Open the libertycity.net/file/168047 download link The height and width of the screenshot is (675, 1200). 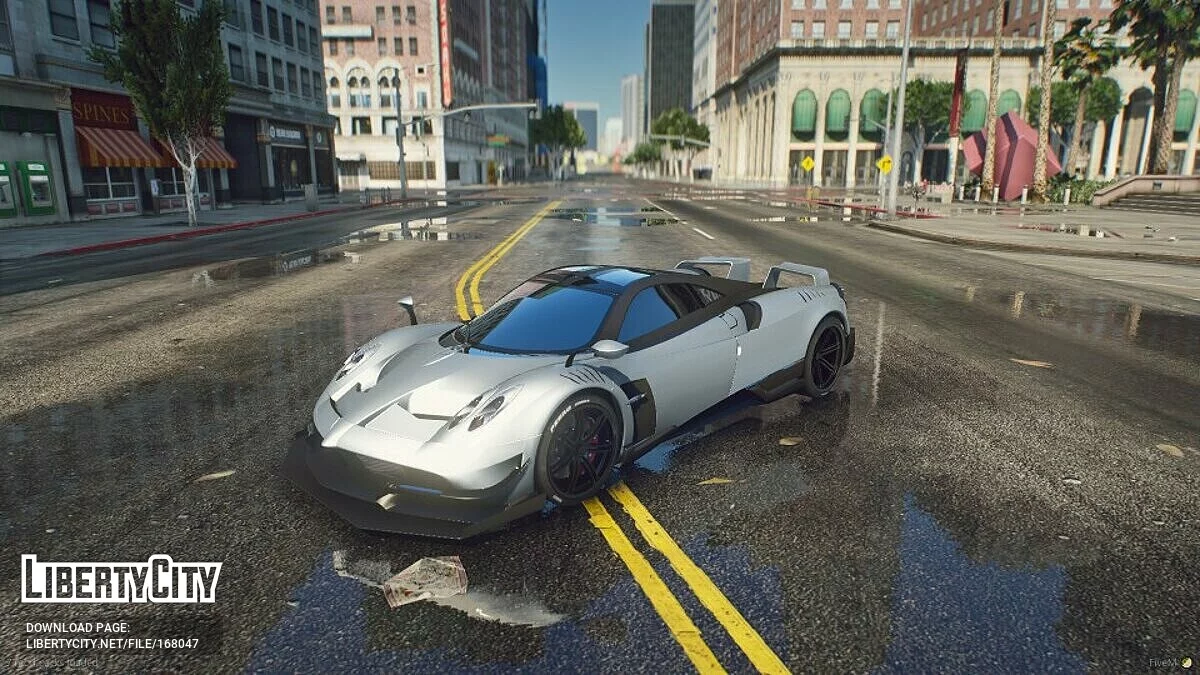pyautogui.click(x=112, y=643)
